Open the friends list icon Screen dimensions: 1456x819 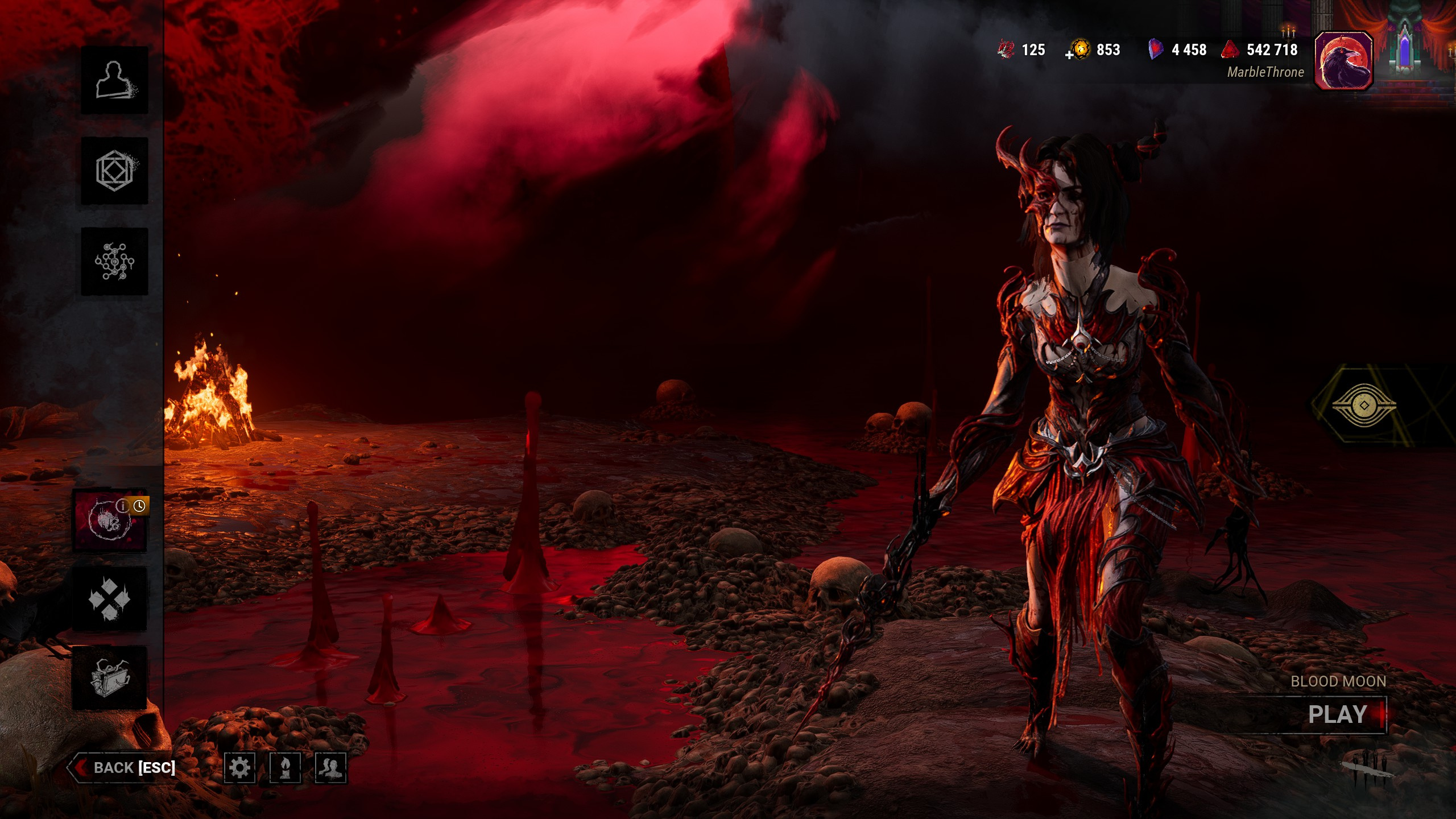[330, 768]
